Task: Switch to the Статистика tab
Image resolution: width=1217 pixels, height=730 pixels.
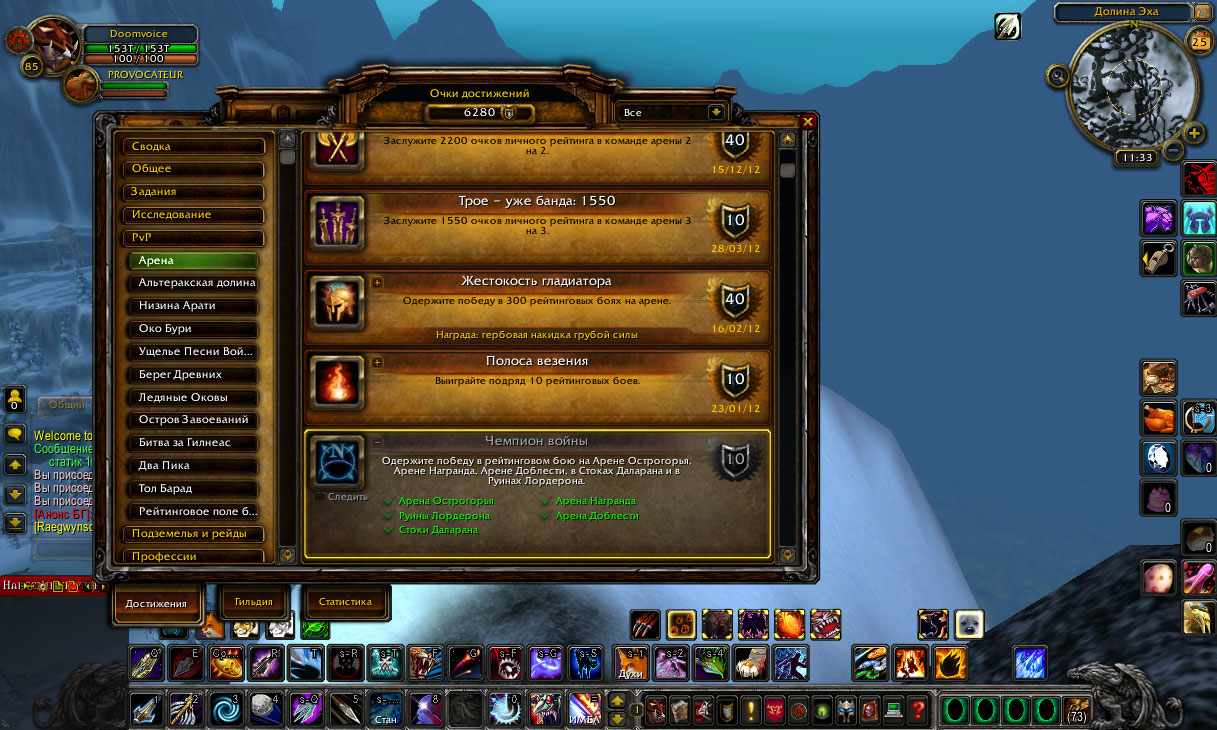Action: point(345,602)
